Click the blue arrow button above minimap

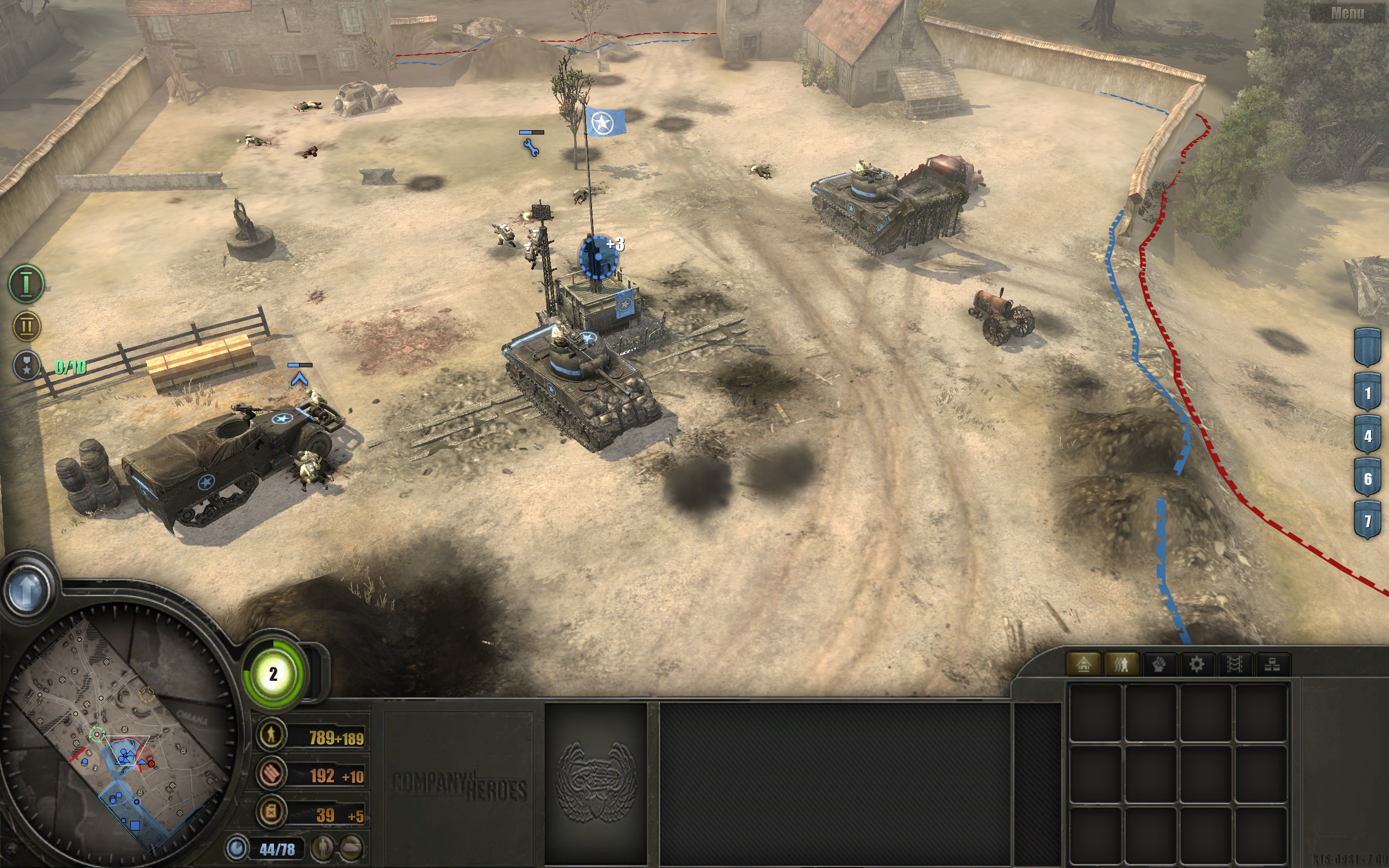pyautogui.click(x=27, y=589)
